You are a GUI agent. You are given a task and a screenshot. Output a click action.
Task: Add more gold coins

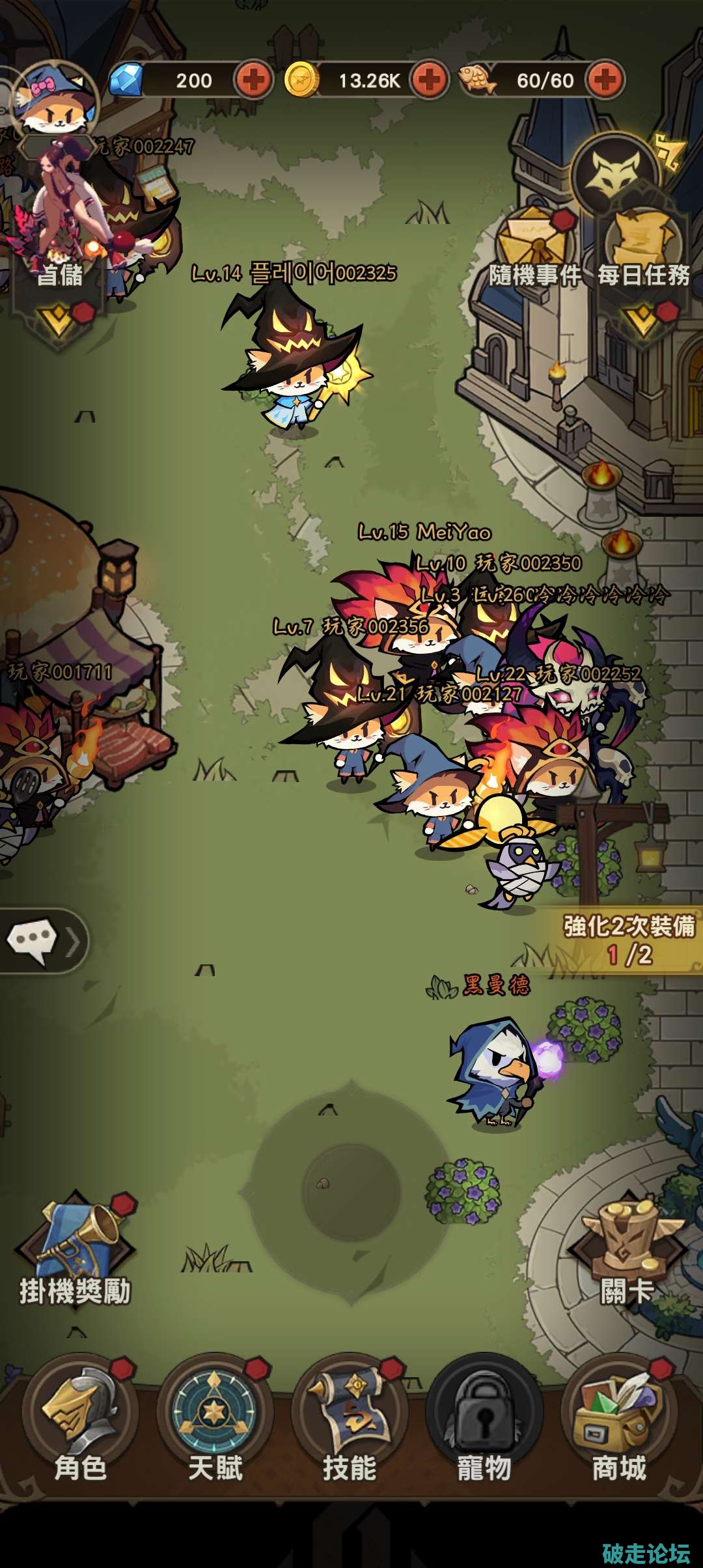point(429,80)
